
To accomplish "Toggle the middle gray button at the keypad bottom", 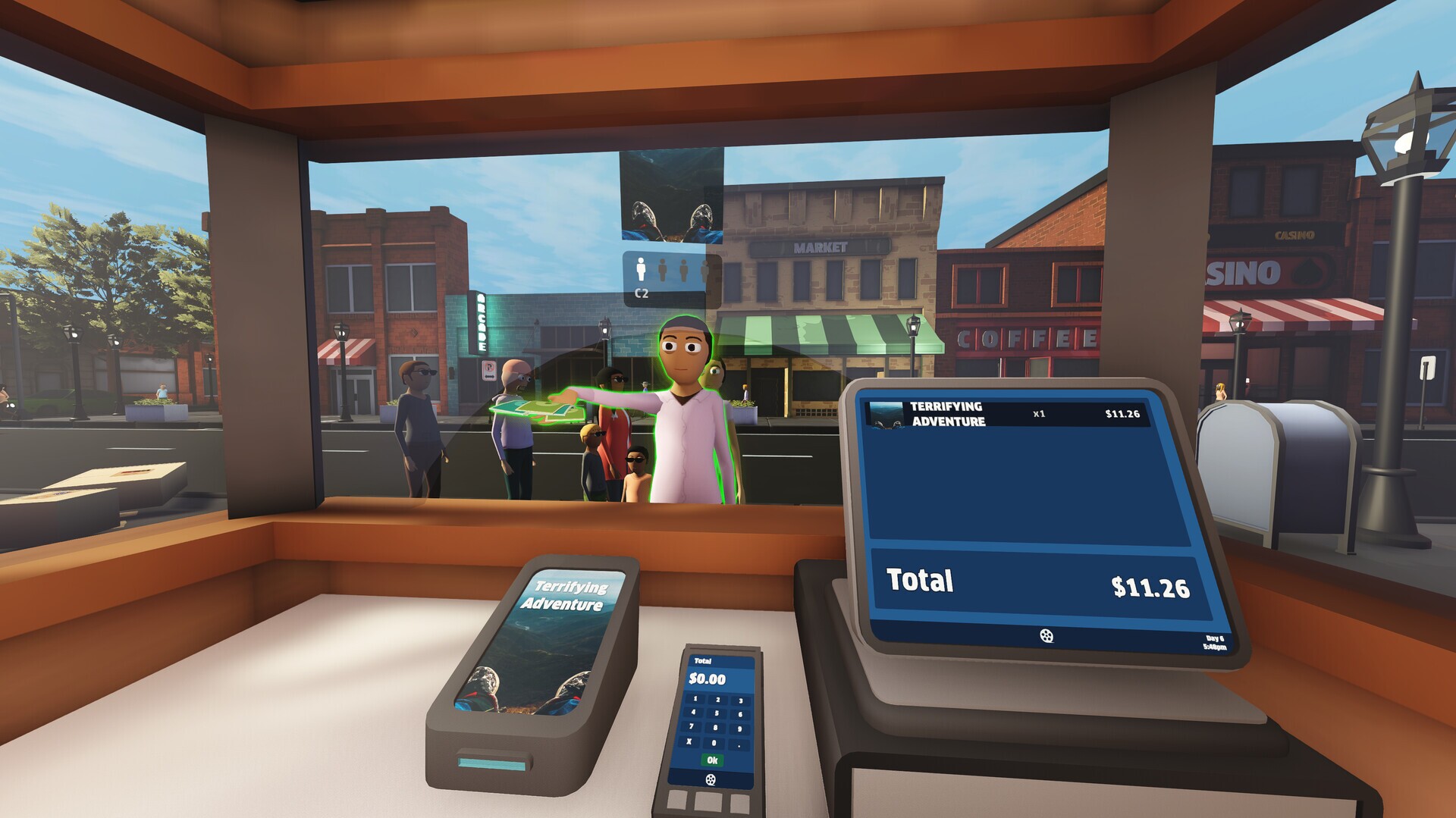I will tap(708, 802).
